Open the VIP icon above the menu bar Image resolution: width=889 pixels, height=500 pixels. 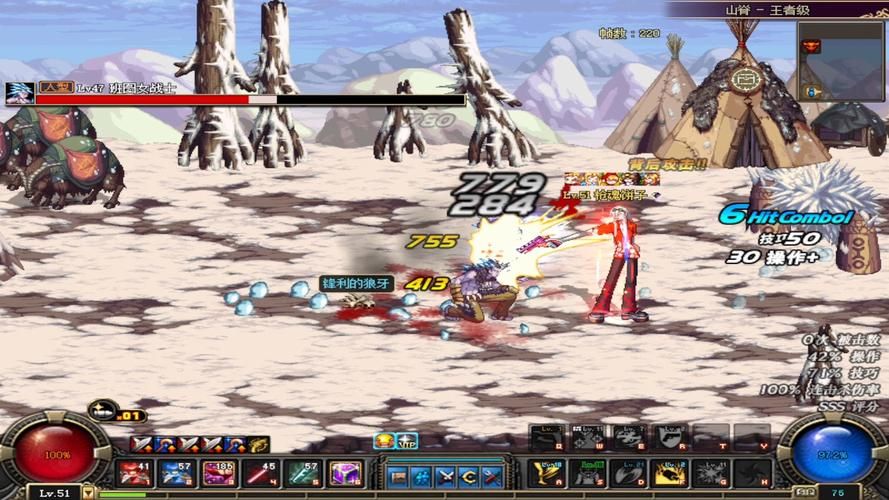[406, 441]
